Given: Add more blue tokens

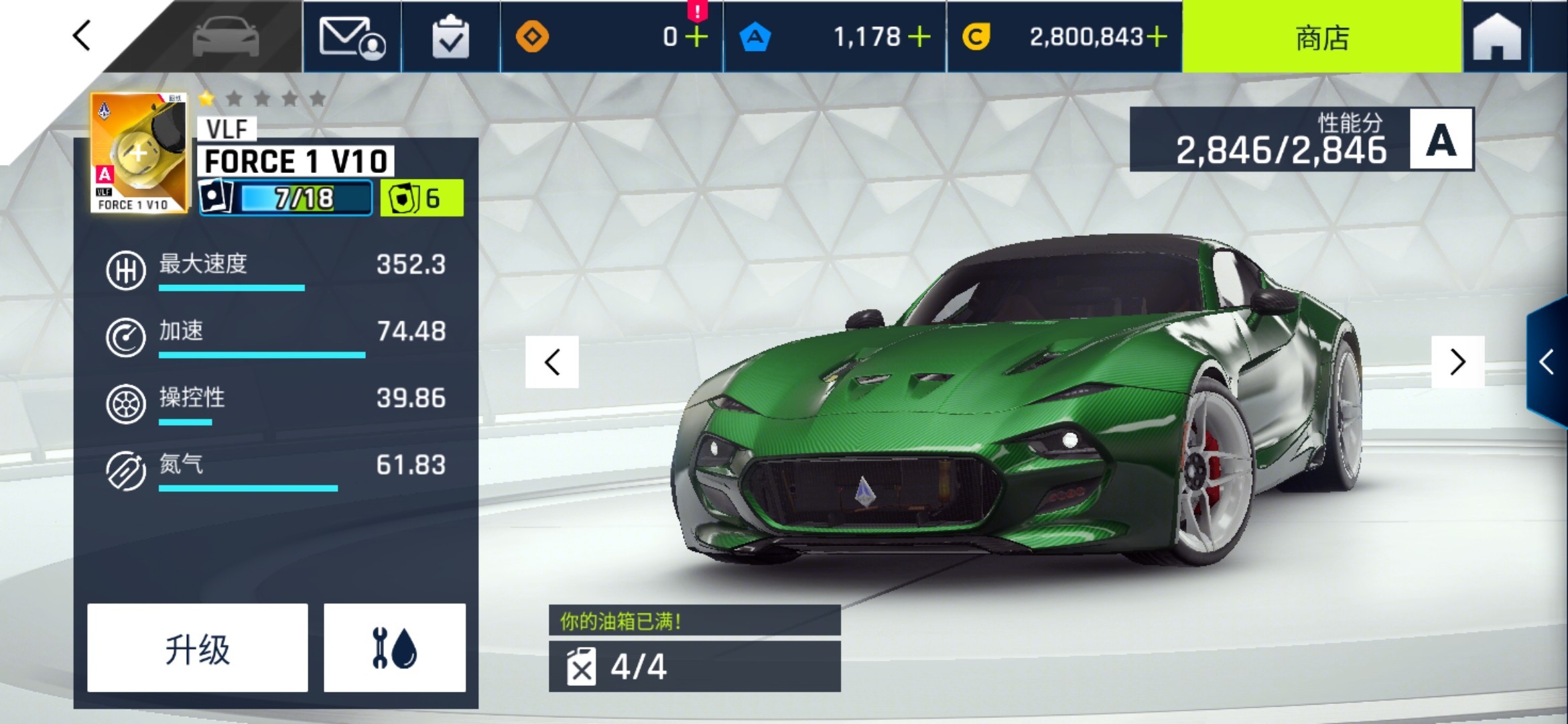Looking at the screenshot, I should [x=919, y=37].
